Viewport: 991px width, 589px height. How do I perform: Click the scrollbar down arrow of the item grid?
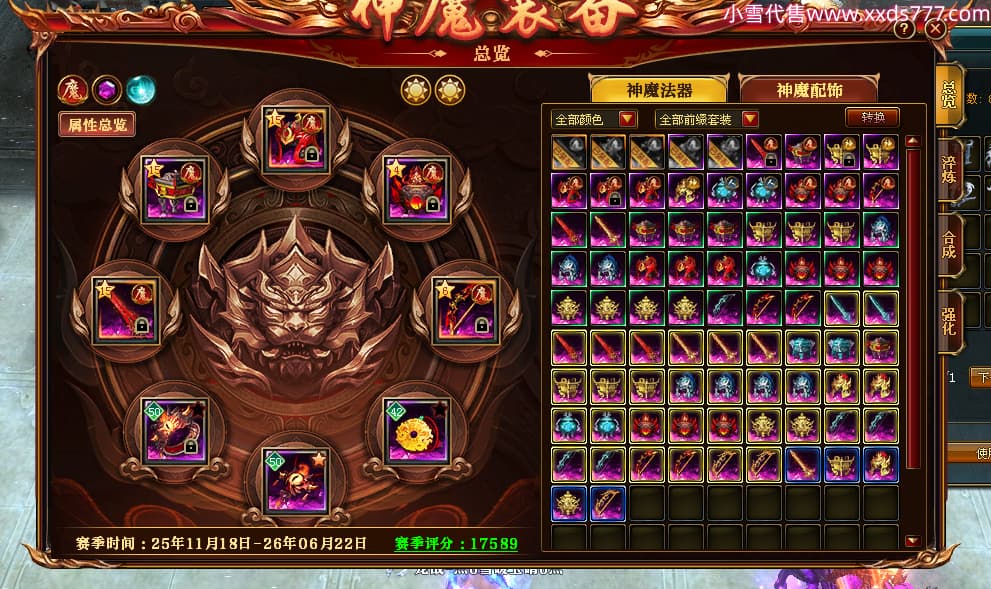(x=911, y=541)
